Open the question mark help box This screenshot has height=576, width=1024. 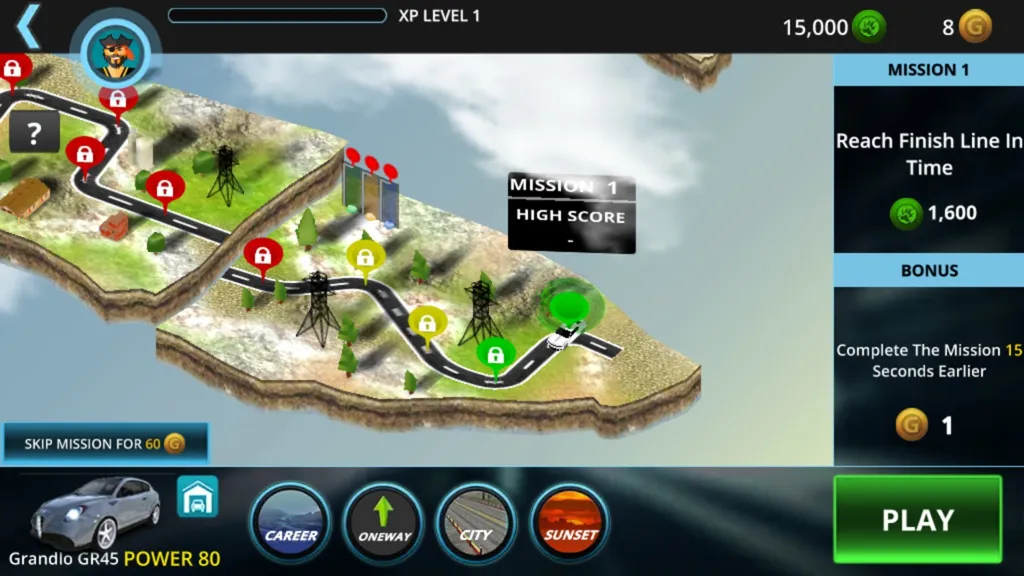[35, 131]
